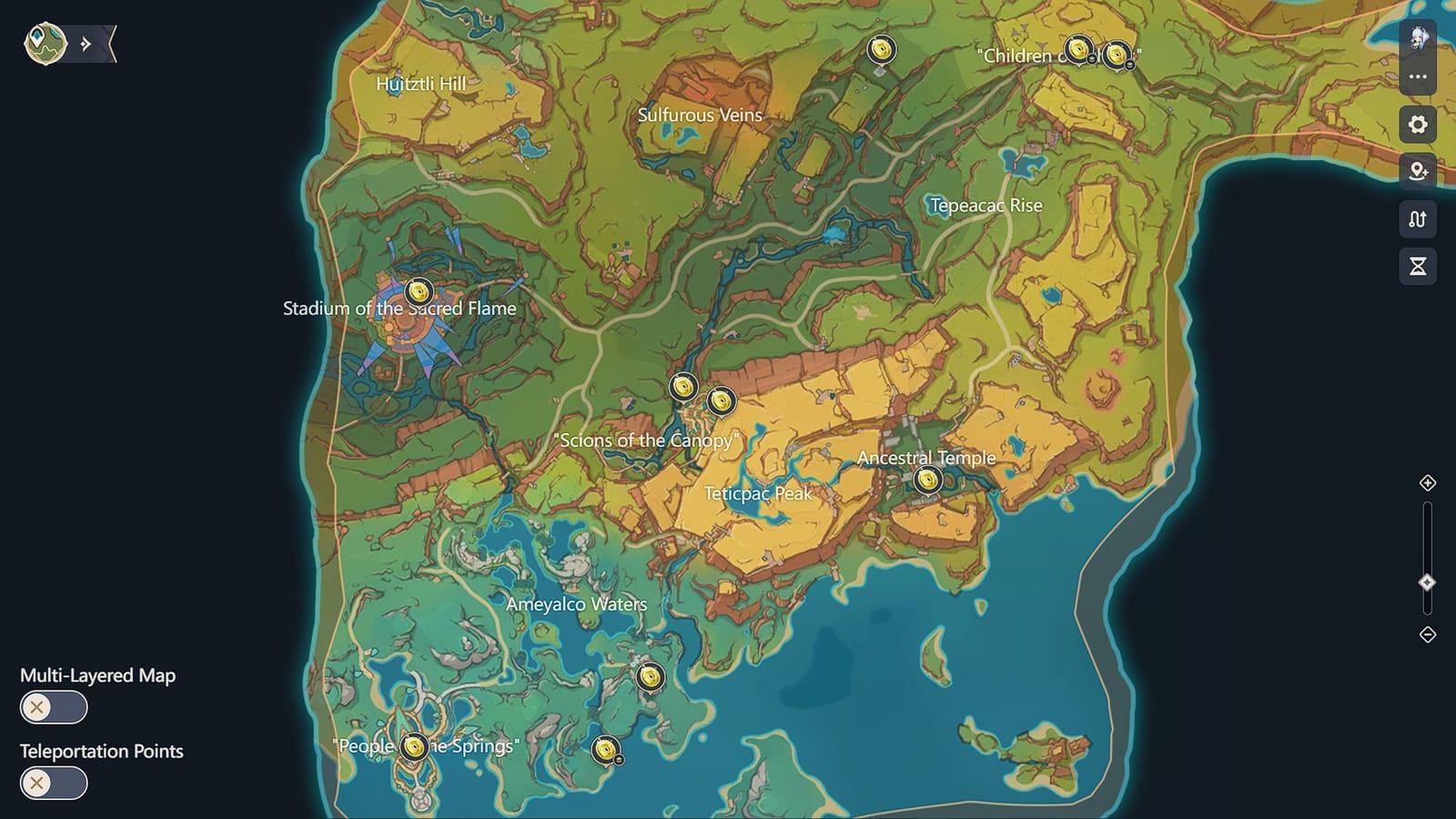This screenshot has width=1456, height=819.
Task: Select the coin marker at Ancestral Temple
Action: (927, 480)
